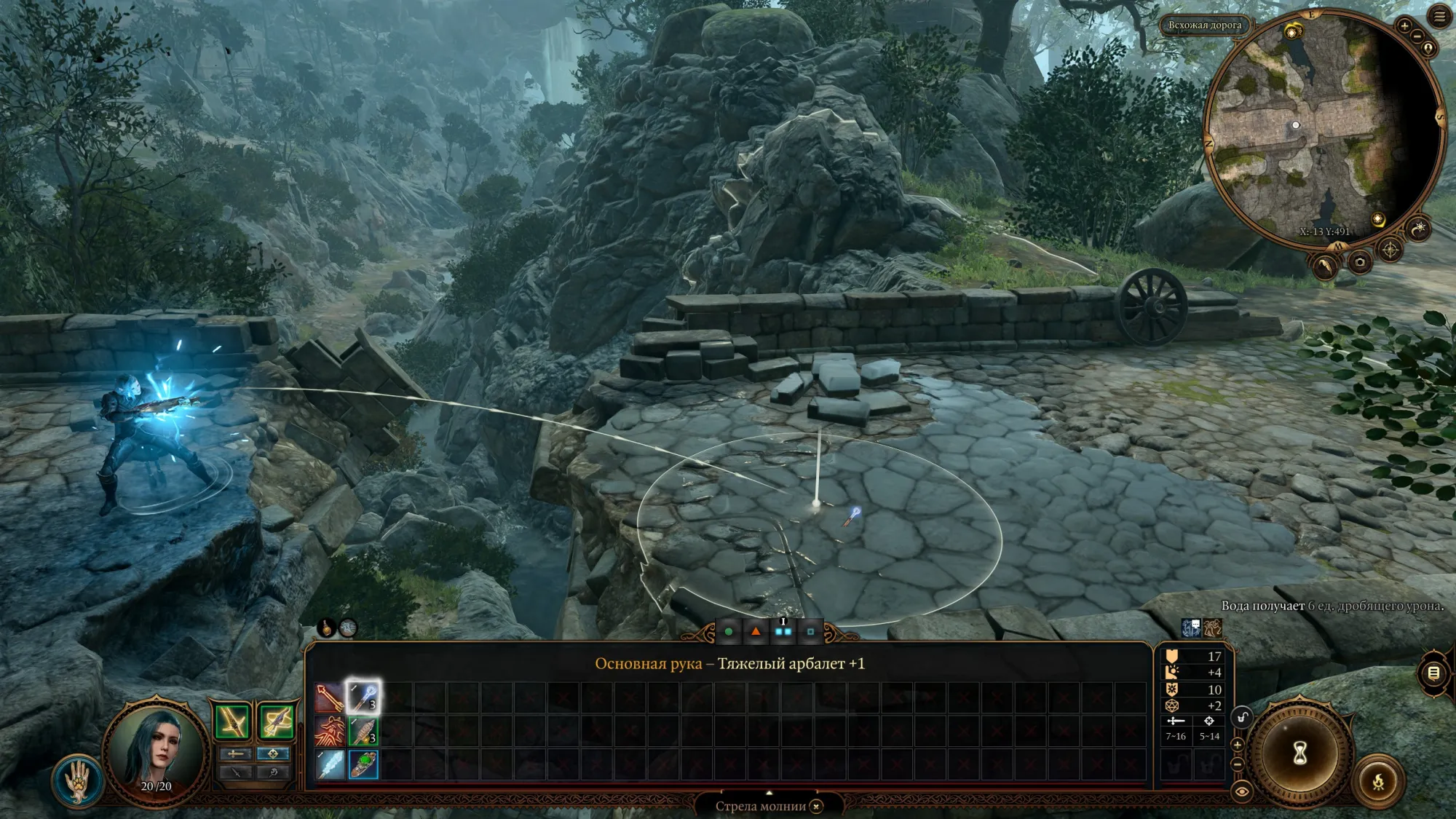
Task: Click the hand with paw print button
Action: (76, 780)
